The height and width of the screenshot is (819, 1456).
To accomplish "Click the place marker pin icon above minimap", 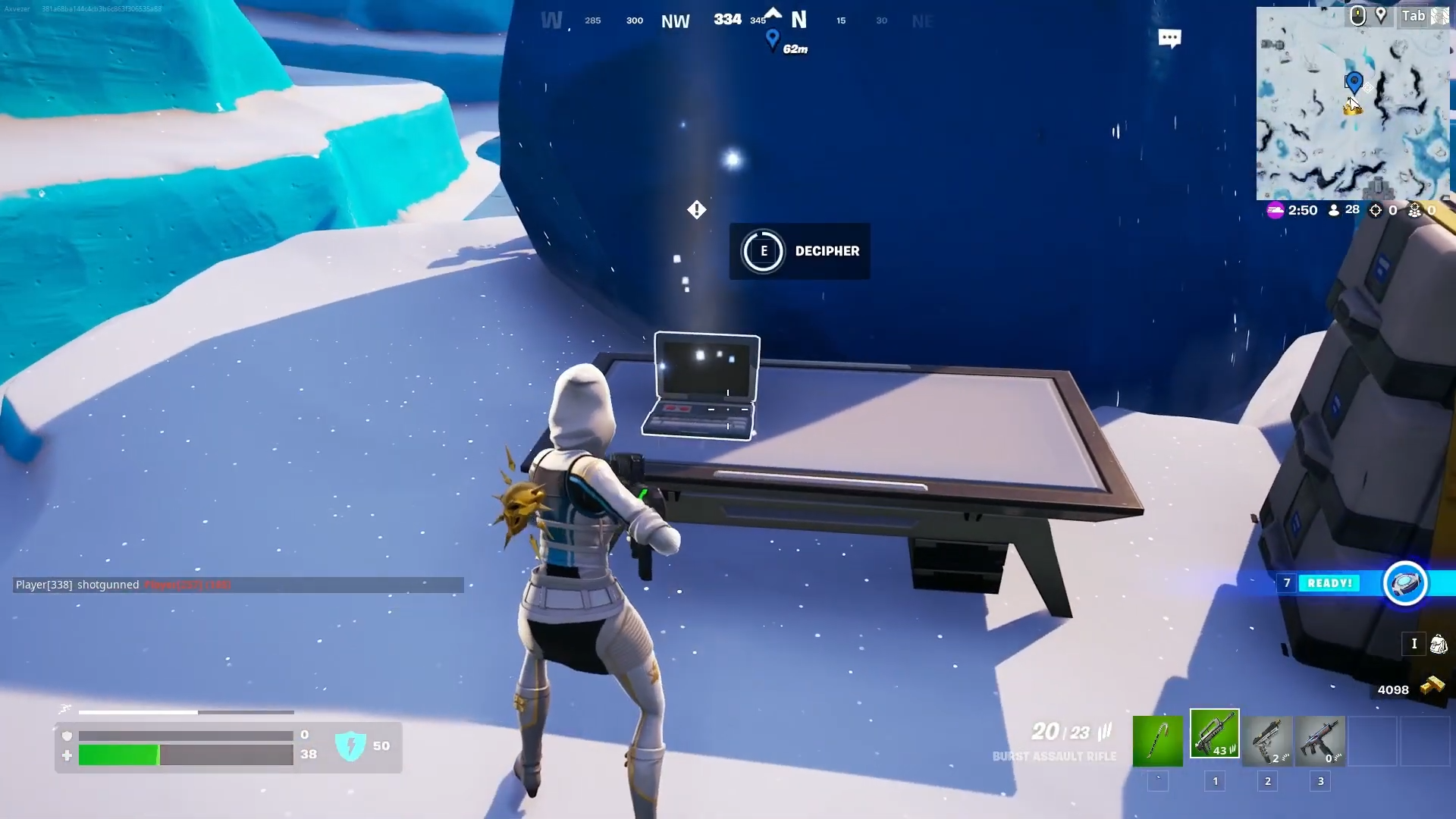I will click(x=1382, y=14).
